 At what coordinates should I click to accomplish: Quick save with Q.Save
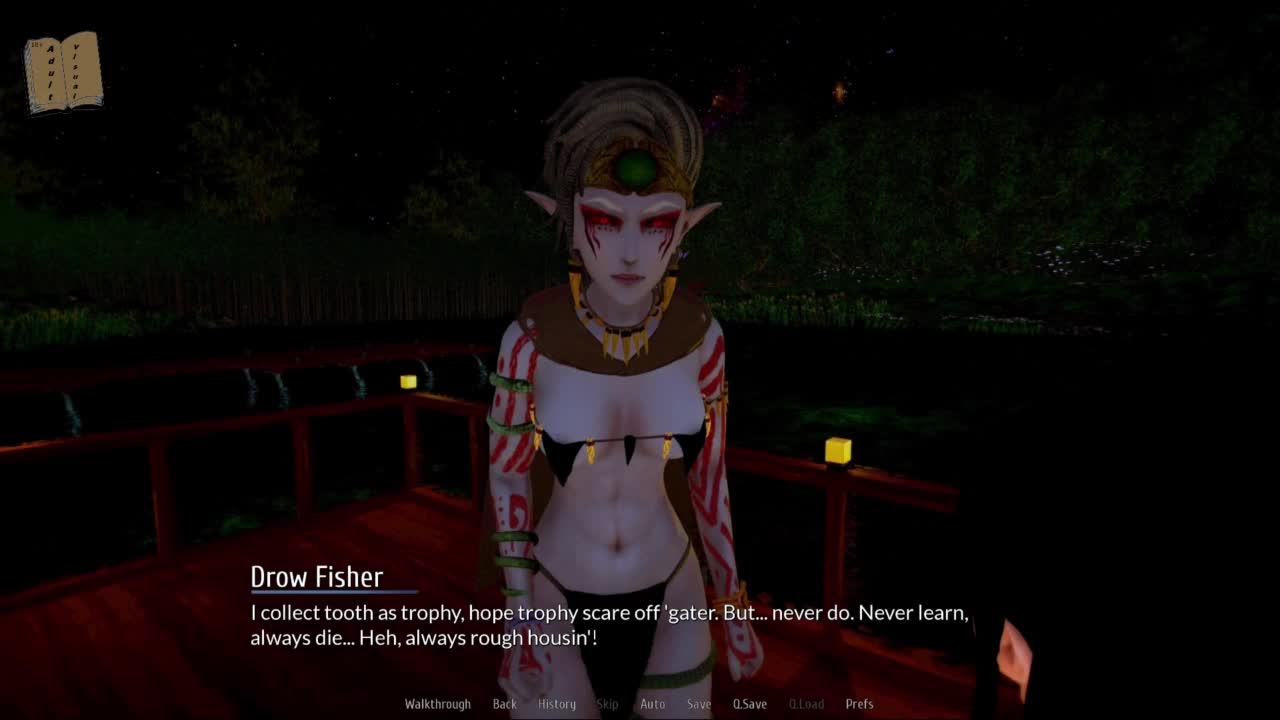click(750, 704)
